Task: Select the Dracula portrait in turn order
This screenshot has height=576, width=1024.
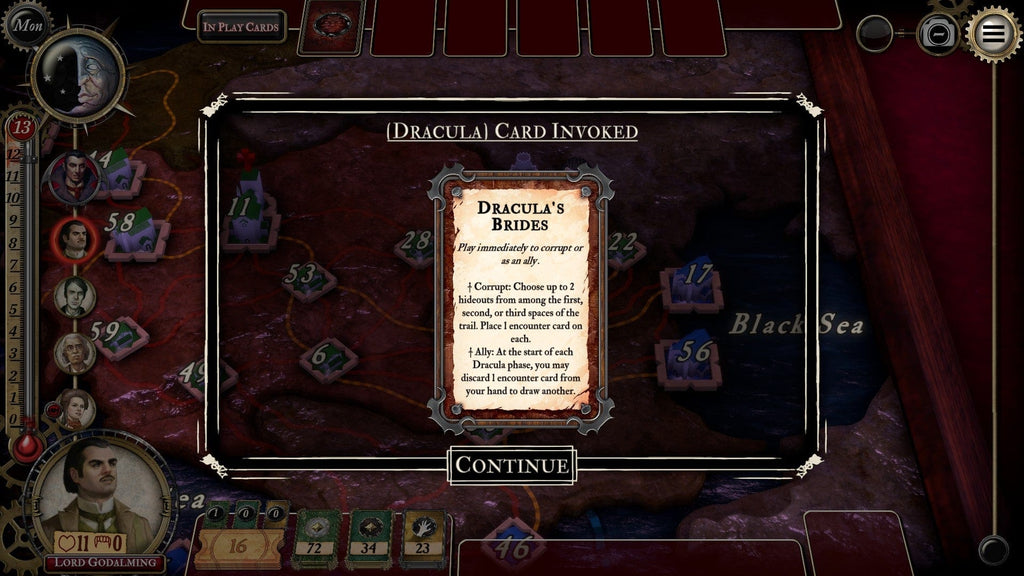Action: [x=75, y=177]
